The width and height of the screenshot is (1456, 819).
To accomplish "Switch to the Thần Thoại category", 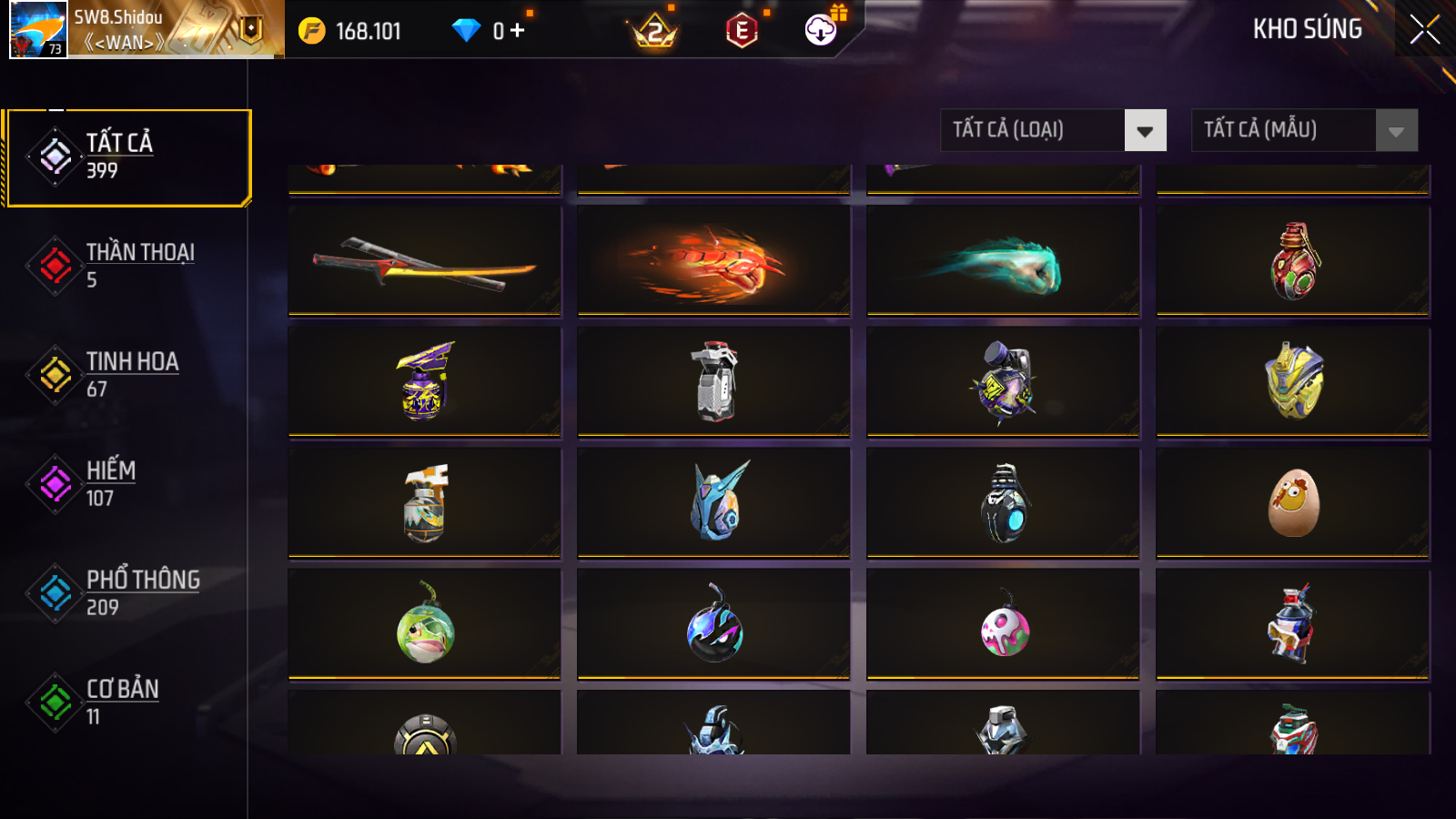I will [127, 265].
